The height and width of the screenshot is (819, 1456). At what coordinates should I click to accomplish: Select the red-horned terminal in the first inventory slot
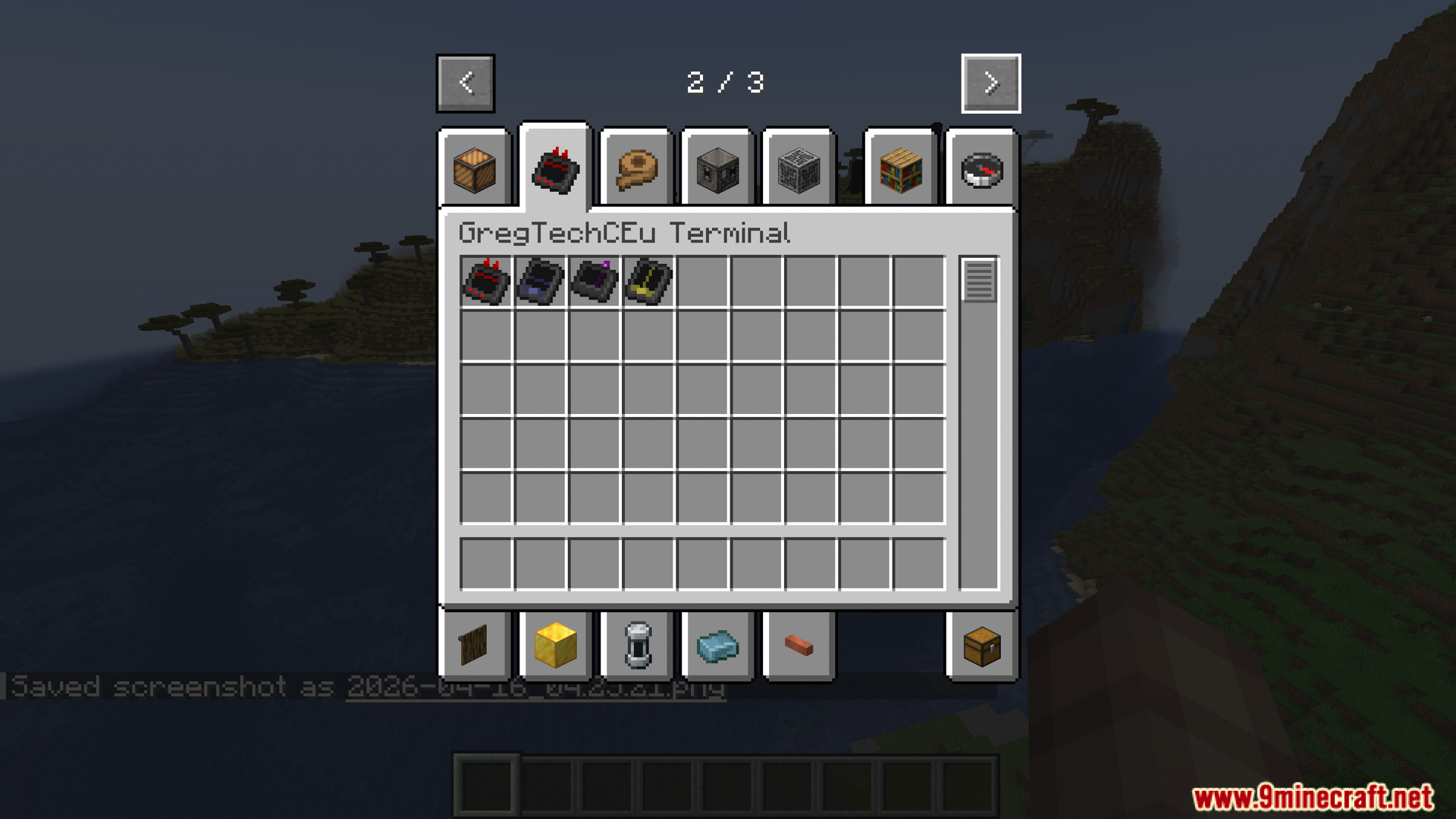485,282
